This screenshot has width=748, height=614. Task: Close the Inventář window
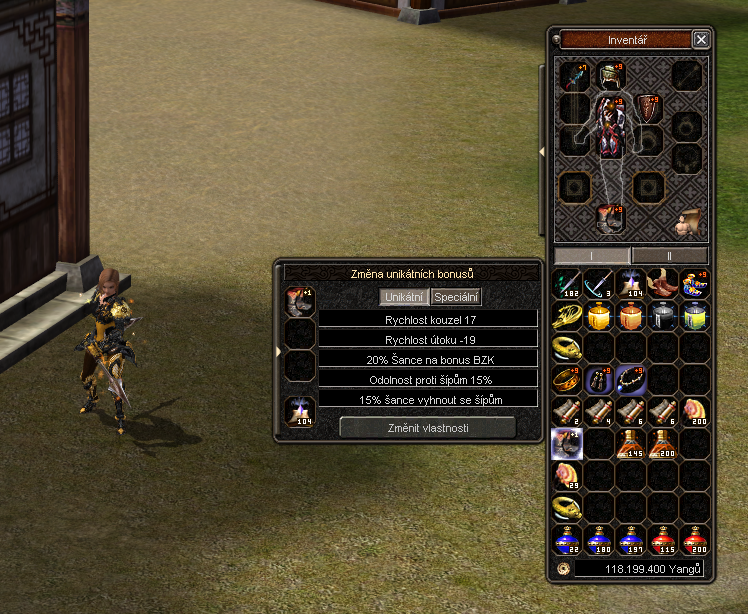[701, 40]
